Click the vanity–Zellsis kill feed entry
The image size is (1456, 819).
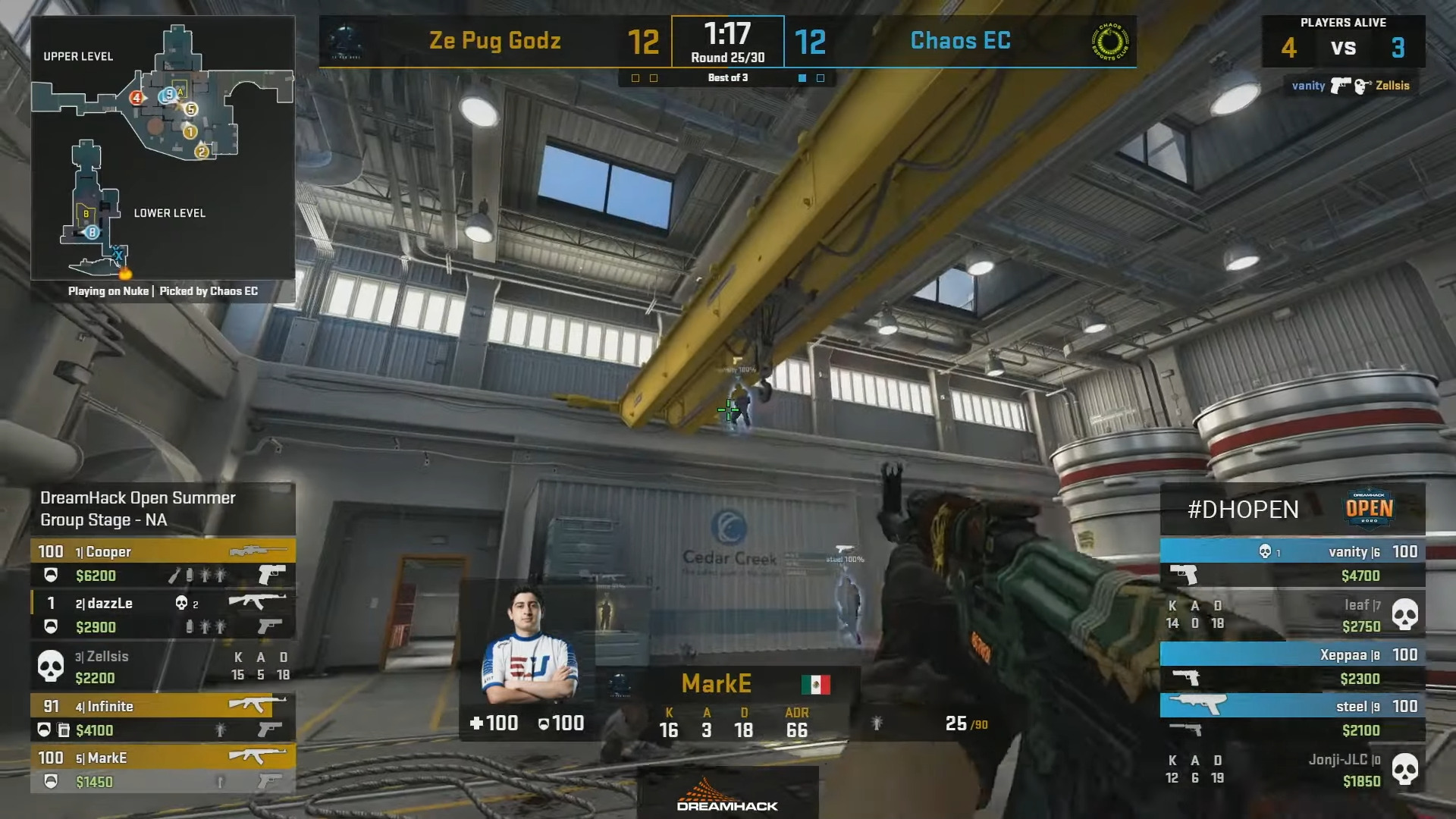pyautogui.click(x=1350, y=86)
